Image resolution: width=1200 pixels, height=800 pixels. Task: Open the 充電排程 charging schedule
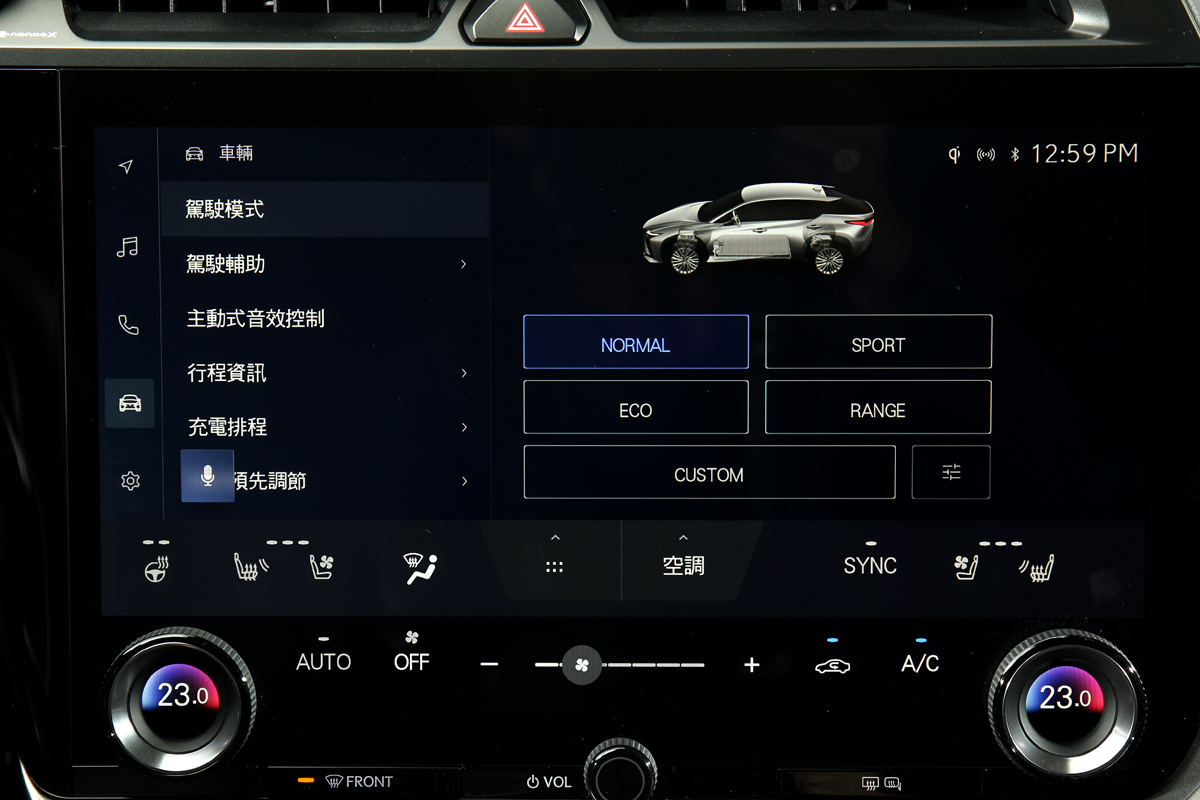pyautogui.click(x=325, y=427)
